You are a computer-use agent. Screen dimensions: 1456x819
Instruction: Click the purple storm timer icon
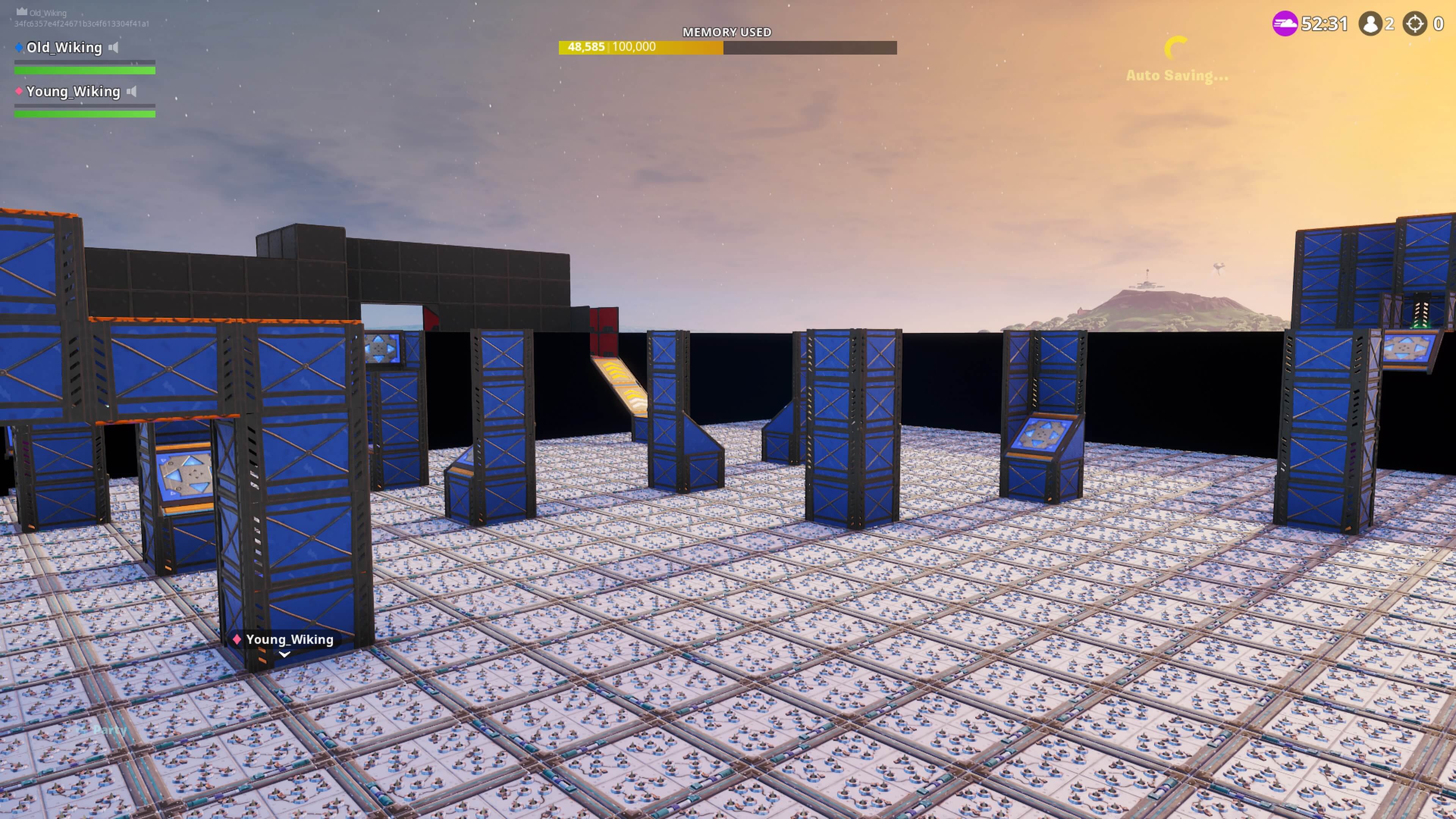coord(1284,24)
